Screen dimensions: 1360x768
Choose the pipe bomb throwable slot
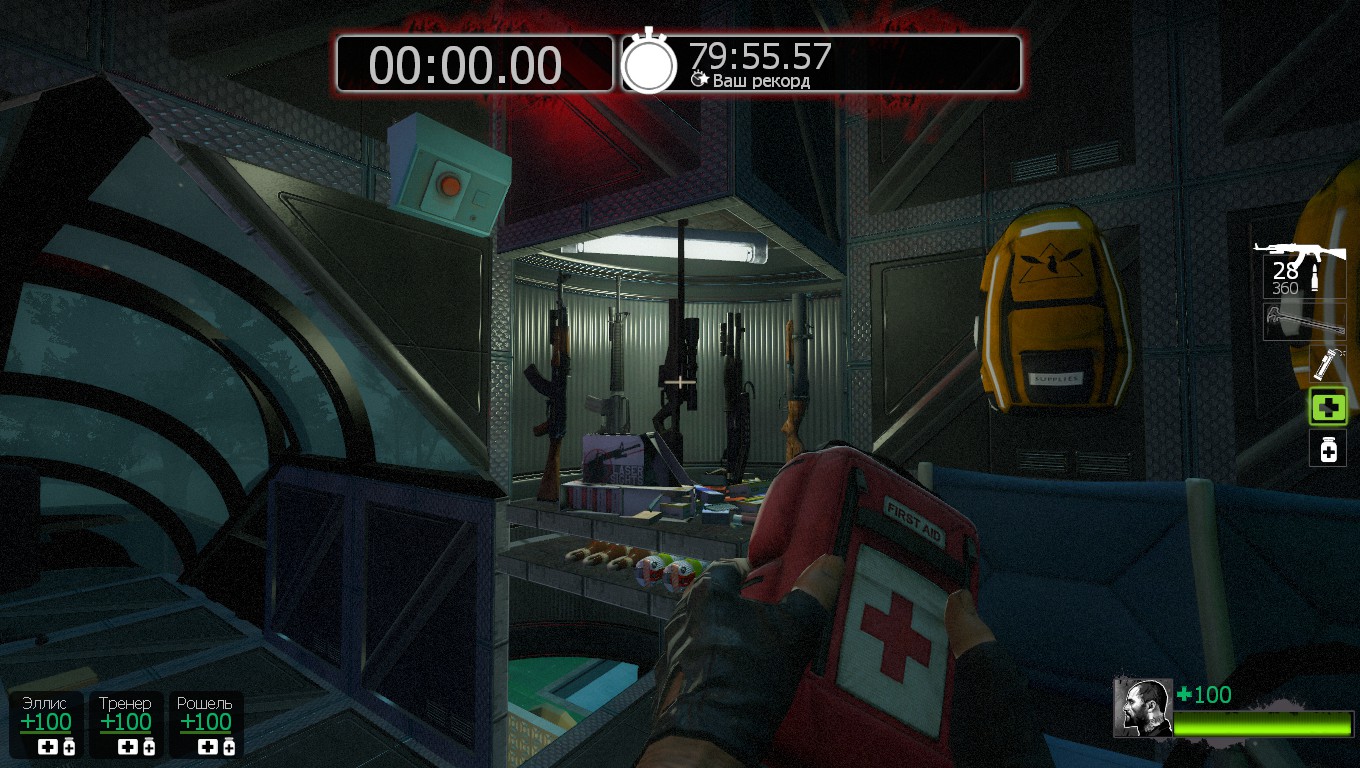[x=1327, y=364]
